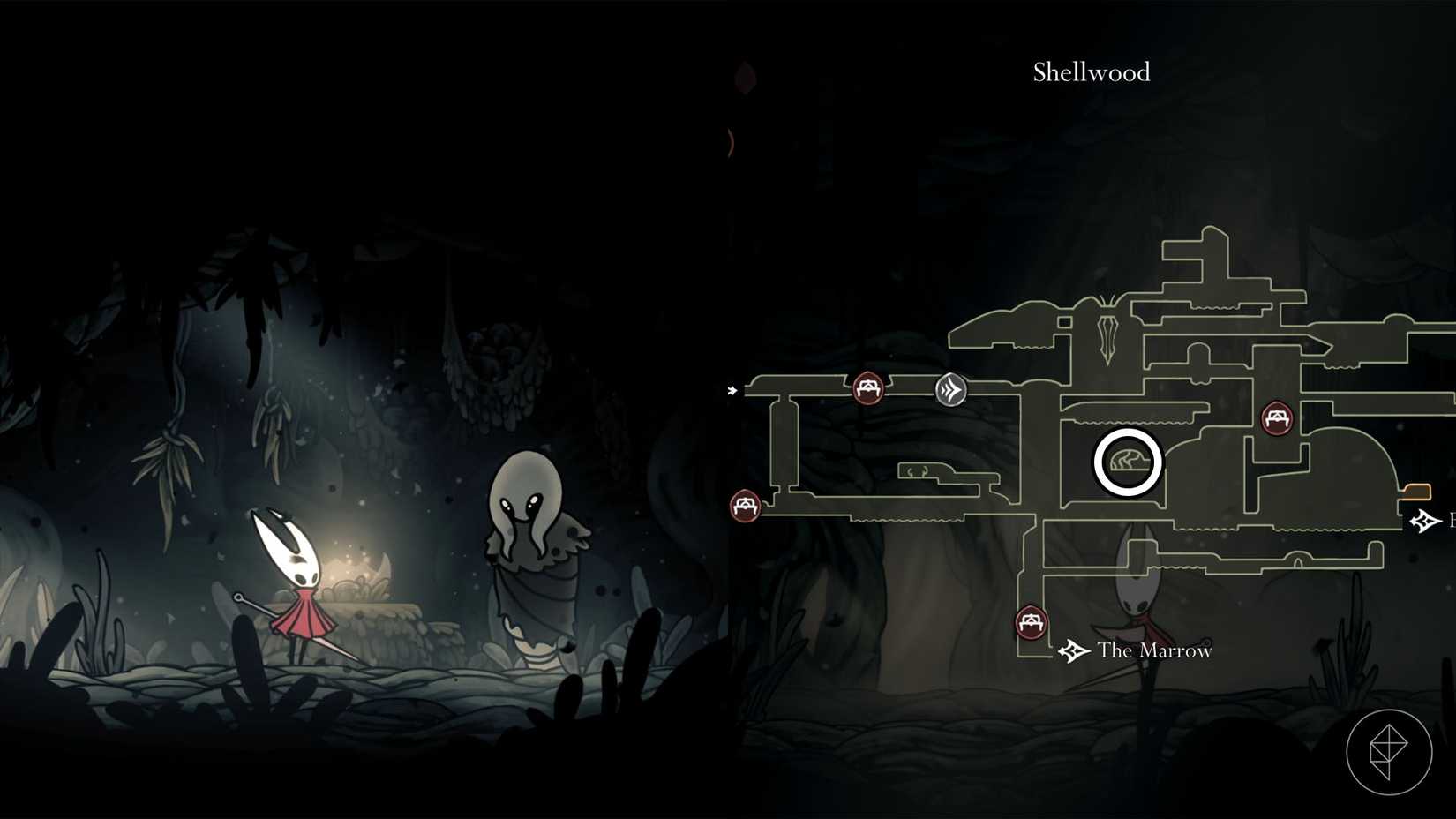Click The Marrow label text
1456x819 pixels.
[x=1154, y=651]
